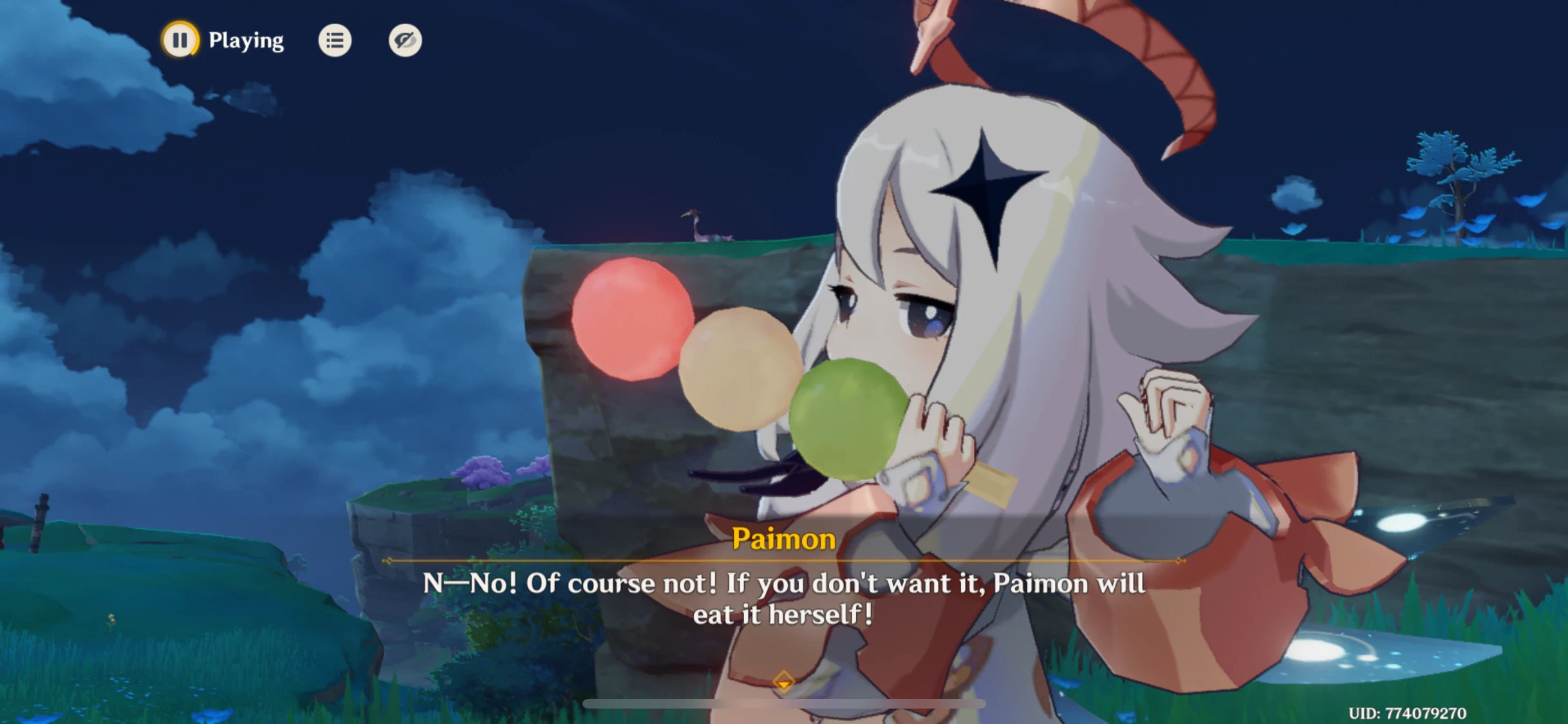Click Paimon's nameplate above the dialogue

(x=783, y=539)
